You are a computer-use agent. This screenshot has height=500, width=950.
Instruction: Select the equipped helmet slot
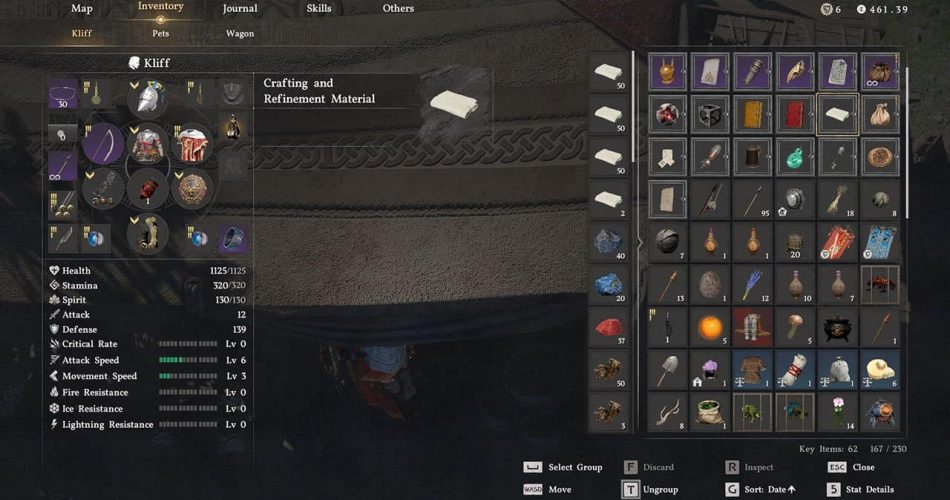(x=148, y=97)
